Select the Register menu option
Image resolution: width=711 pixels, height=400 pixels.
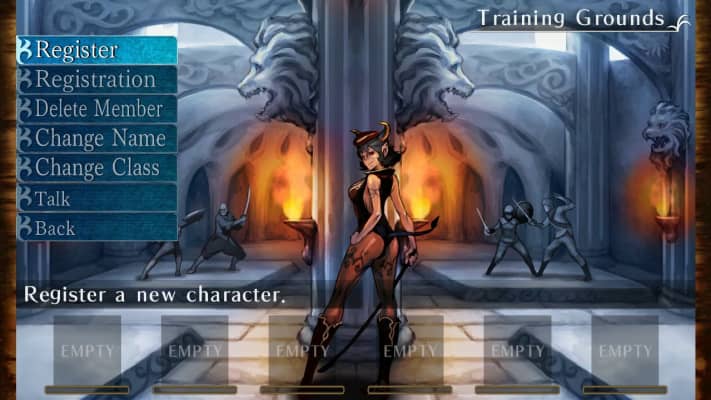(97, 50)
